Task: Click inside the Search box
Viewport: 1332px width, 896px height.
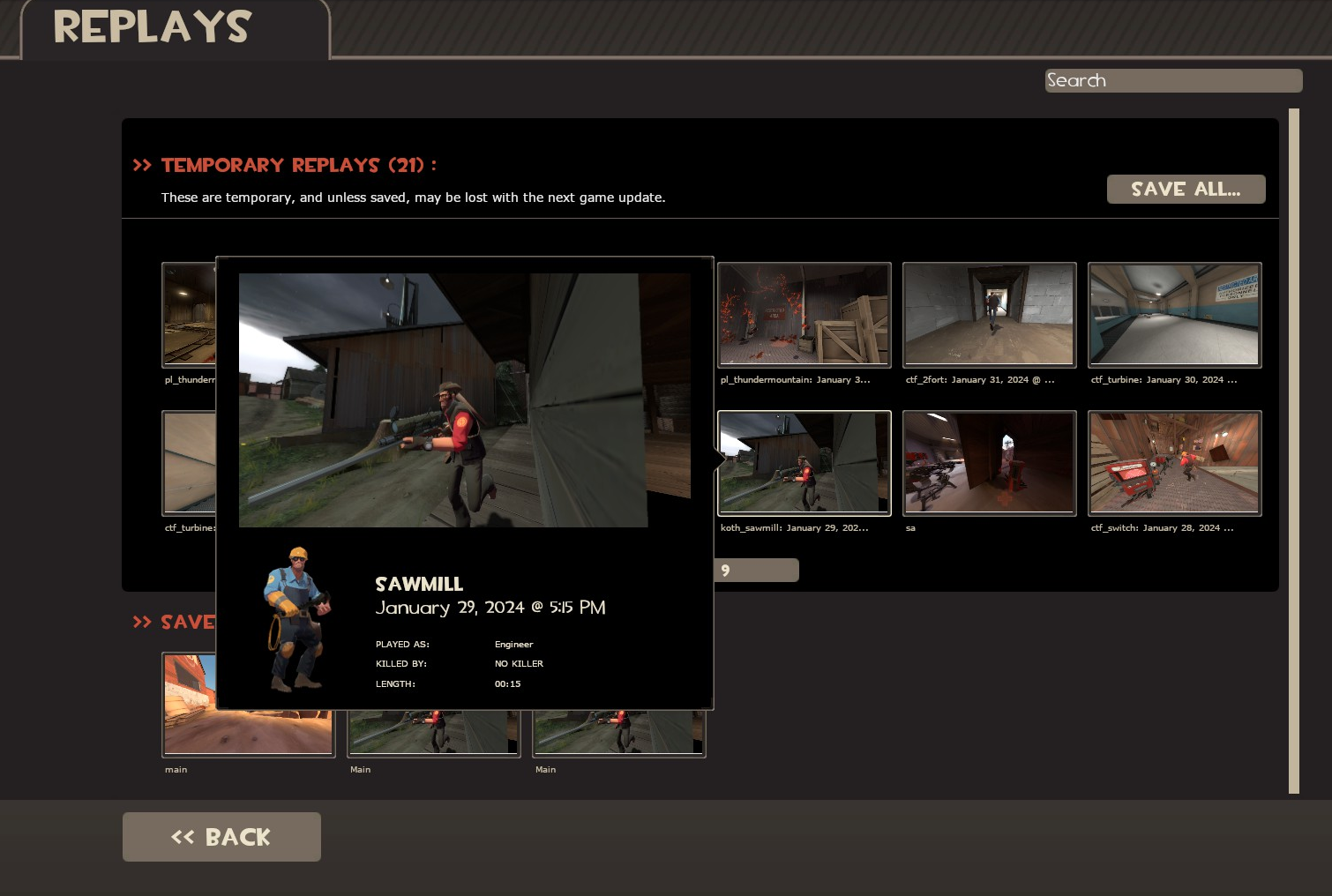Action: (1173, 80)
